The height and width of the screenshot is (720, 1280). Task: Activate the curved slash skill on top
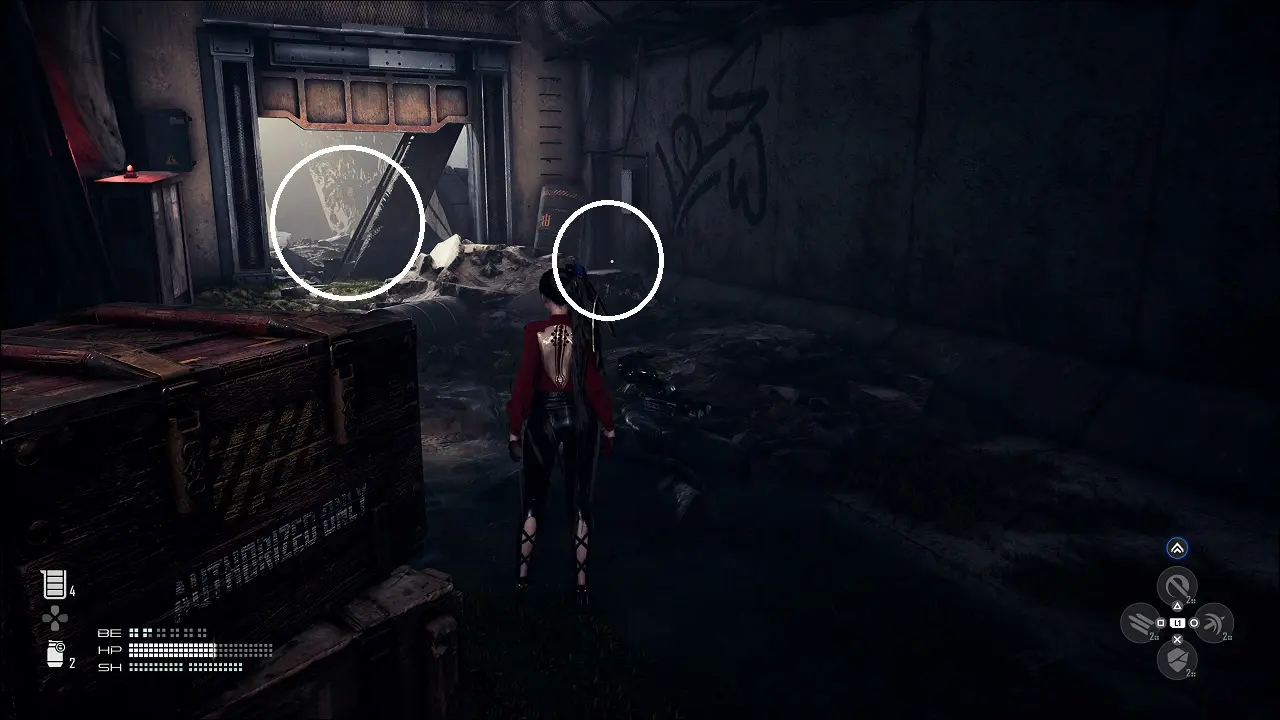1177,585
